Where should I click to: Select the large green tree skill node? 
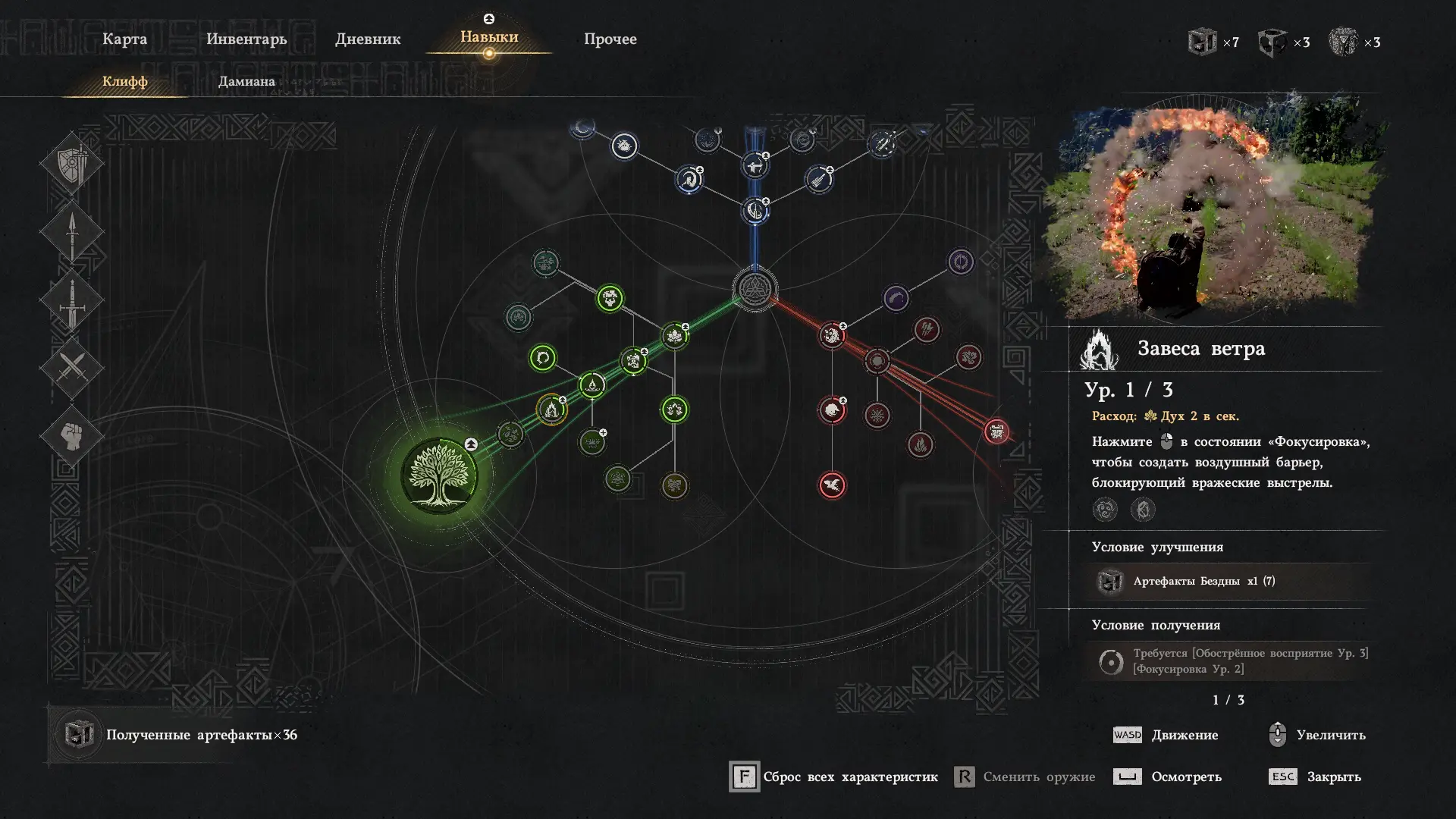[x=439, y=475]
